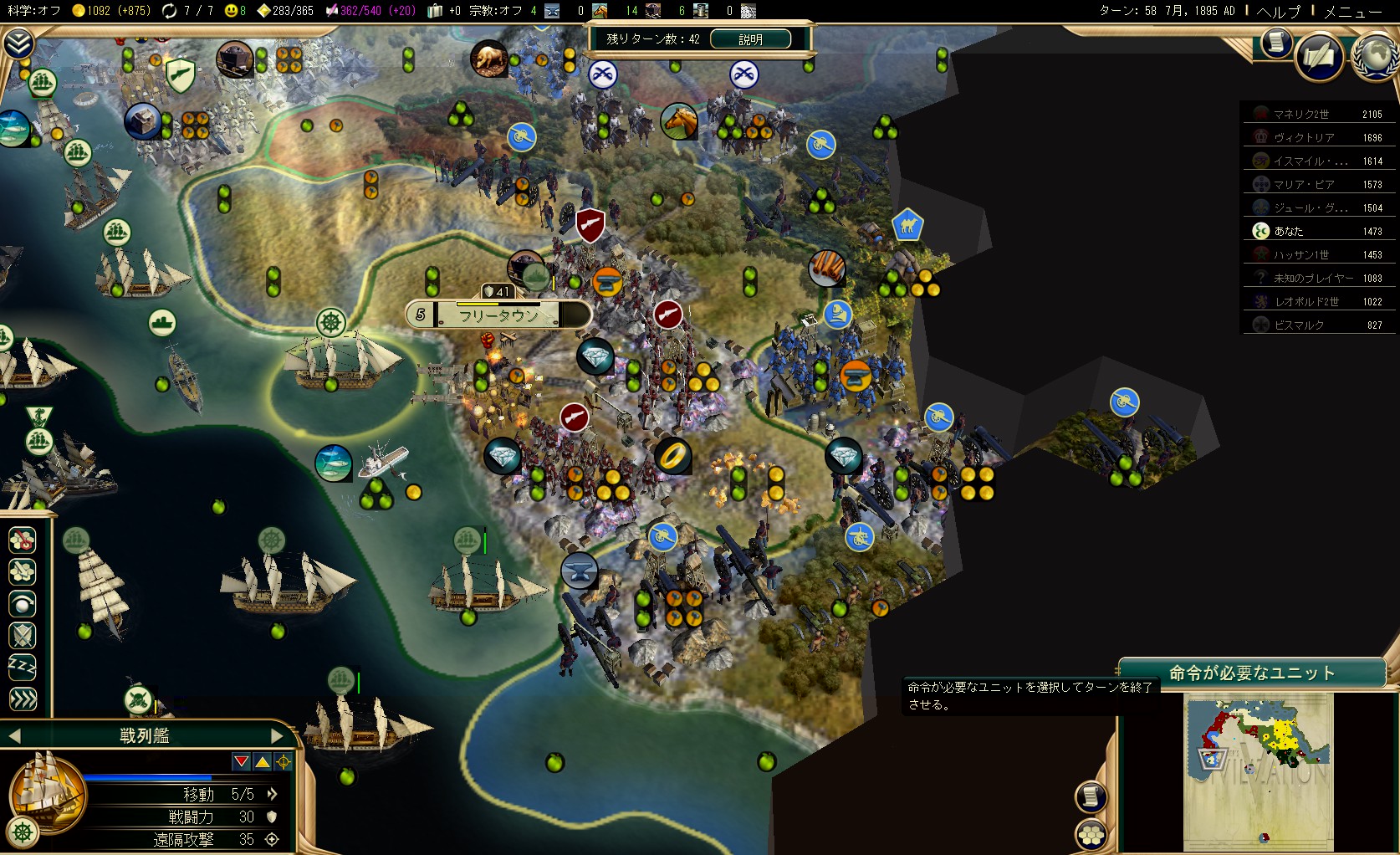Image resolution: width=1400 pixels, height=855 pixels.
Task: Select the move-to hex action icon
Action: coord(23,540)
